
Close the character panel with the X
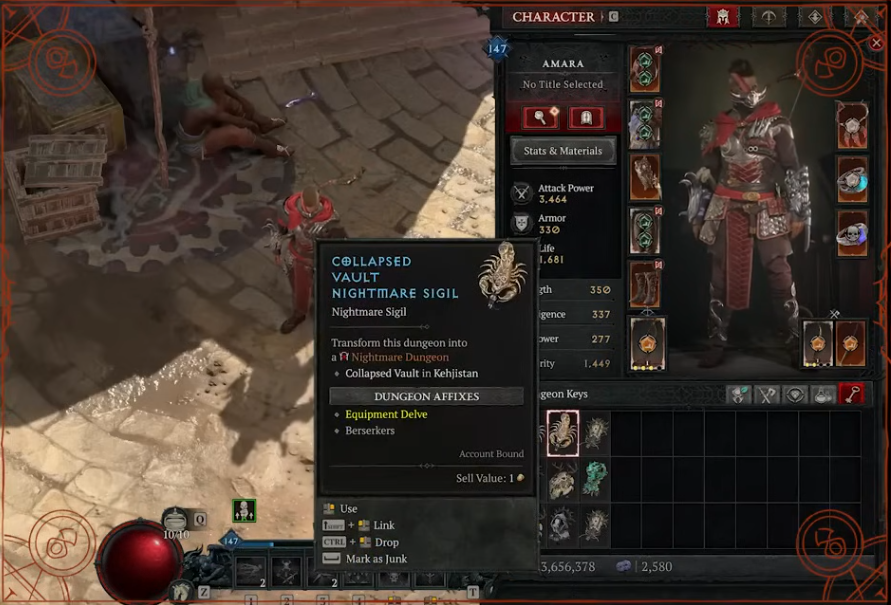[x=877, y=43]
